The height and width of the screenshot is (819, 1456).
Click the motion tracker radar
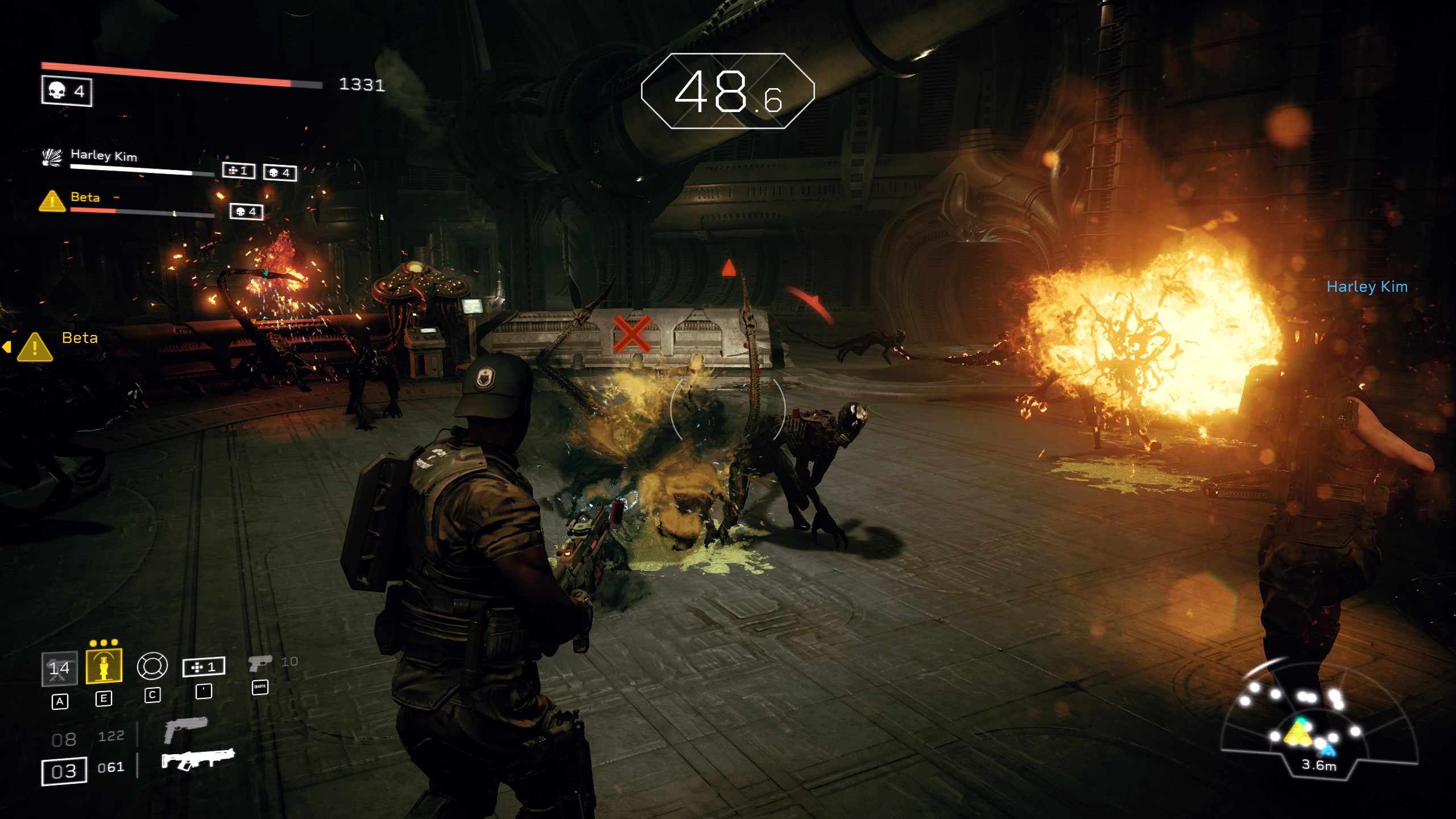[x=1318, y=722]
